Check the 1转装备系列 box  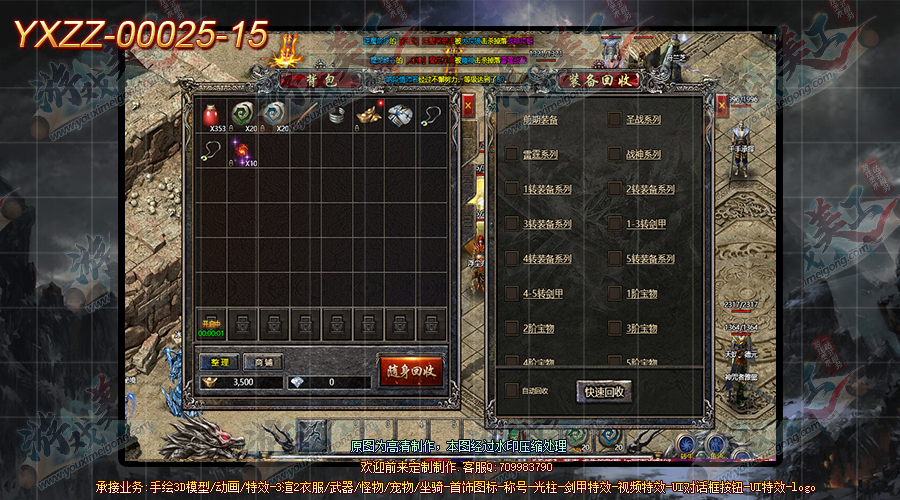512,189
